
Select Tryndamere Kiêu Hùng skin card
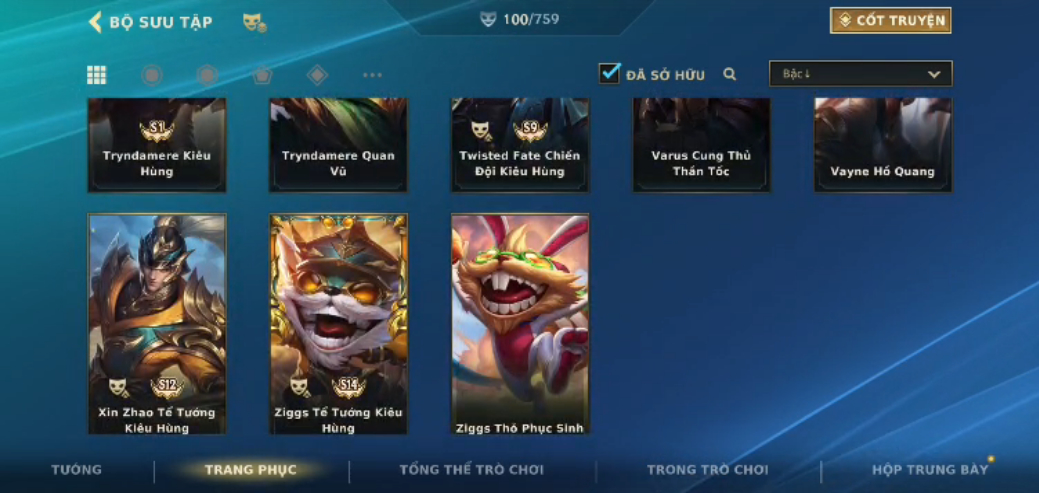pyautogui.click(x=157, y=145)
